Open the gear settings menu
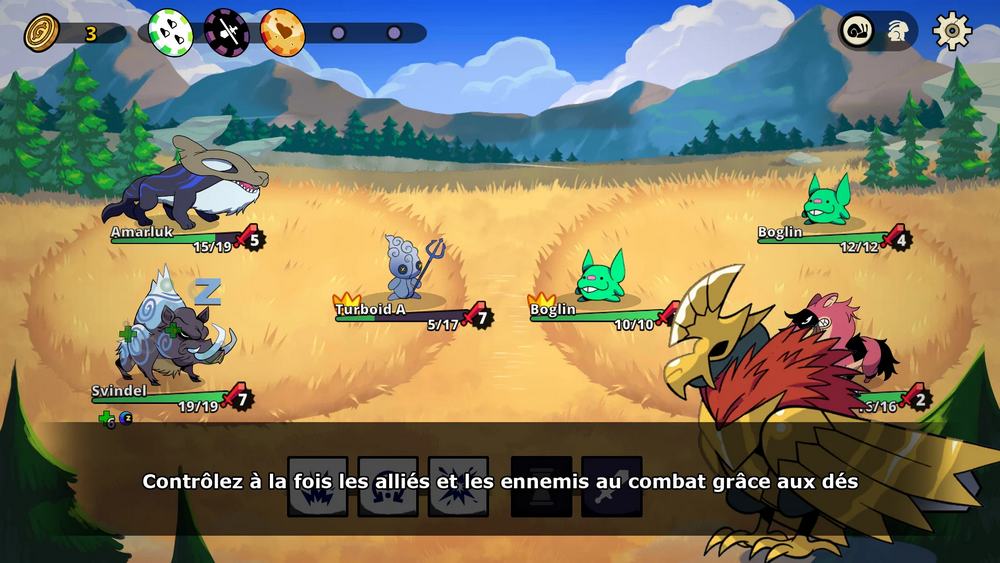1000x563 pixels. (x=952, y=31)
